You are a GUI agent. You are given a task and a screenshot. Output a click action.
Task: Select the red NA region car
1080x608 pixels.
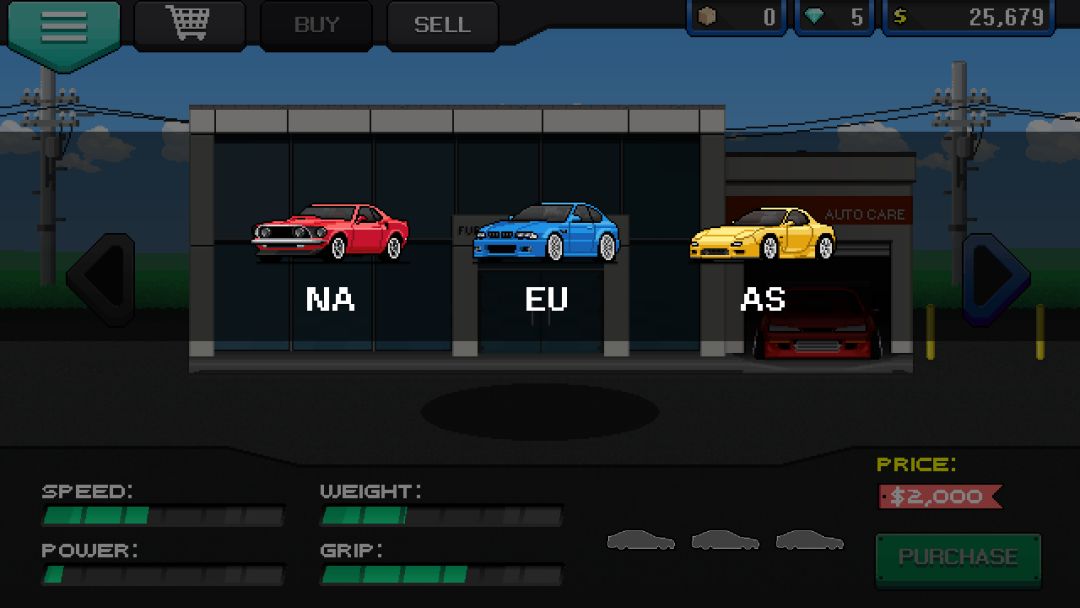pyautogui.click(x=330, y=233)
